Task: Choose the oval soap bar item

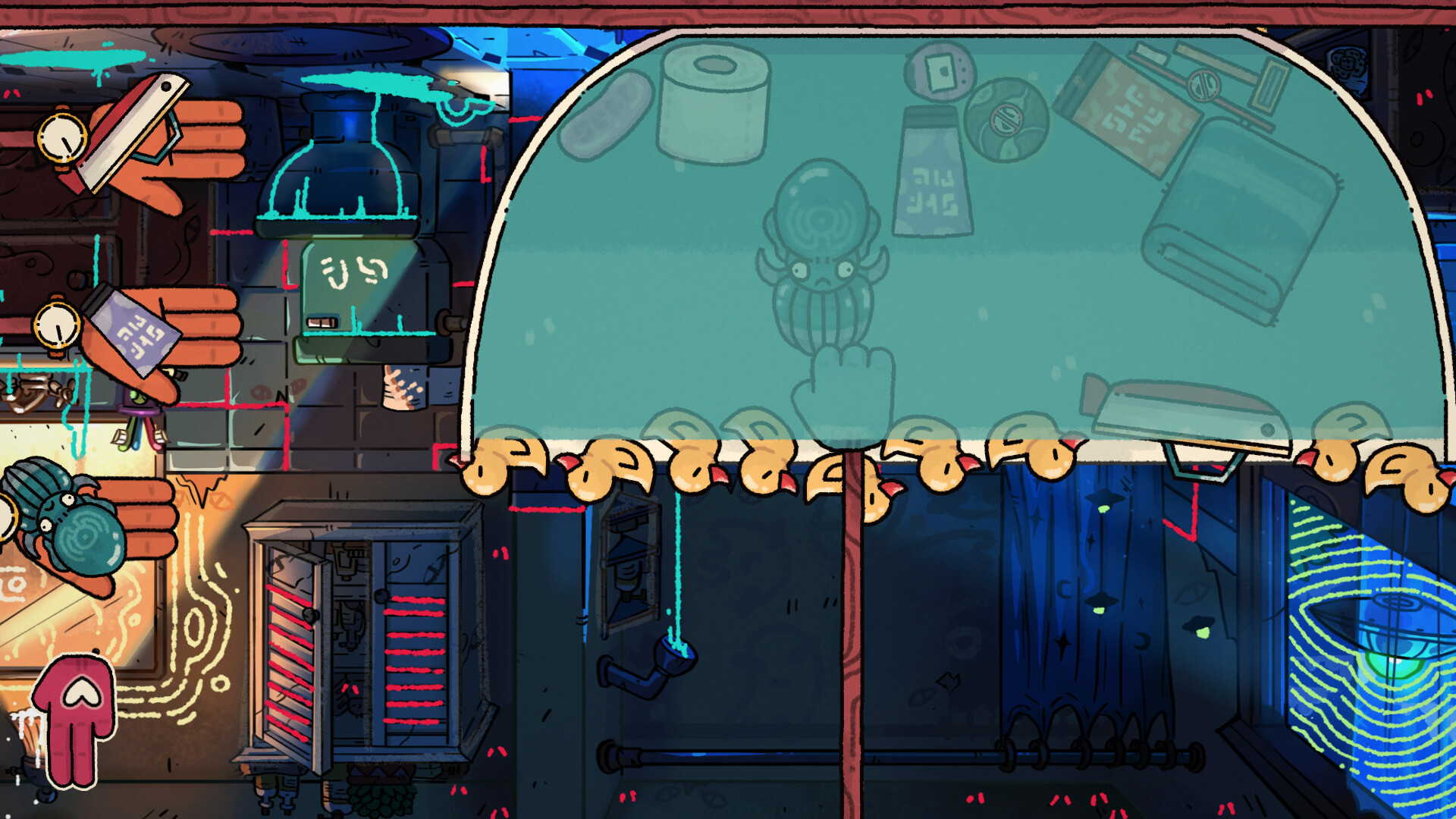Action: click(607, 115)
